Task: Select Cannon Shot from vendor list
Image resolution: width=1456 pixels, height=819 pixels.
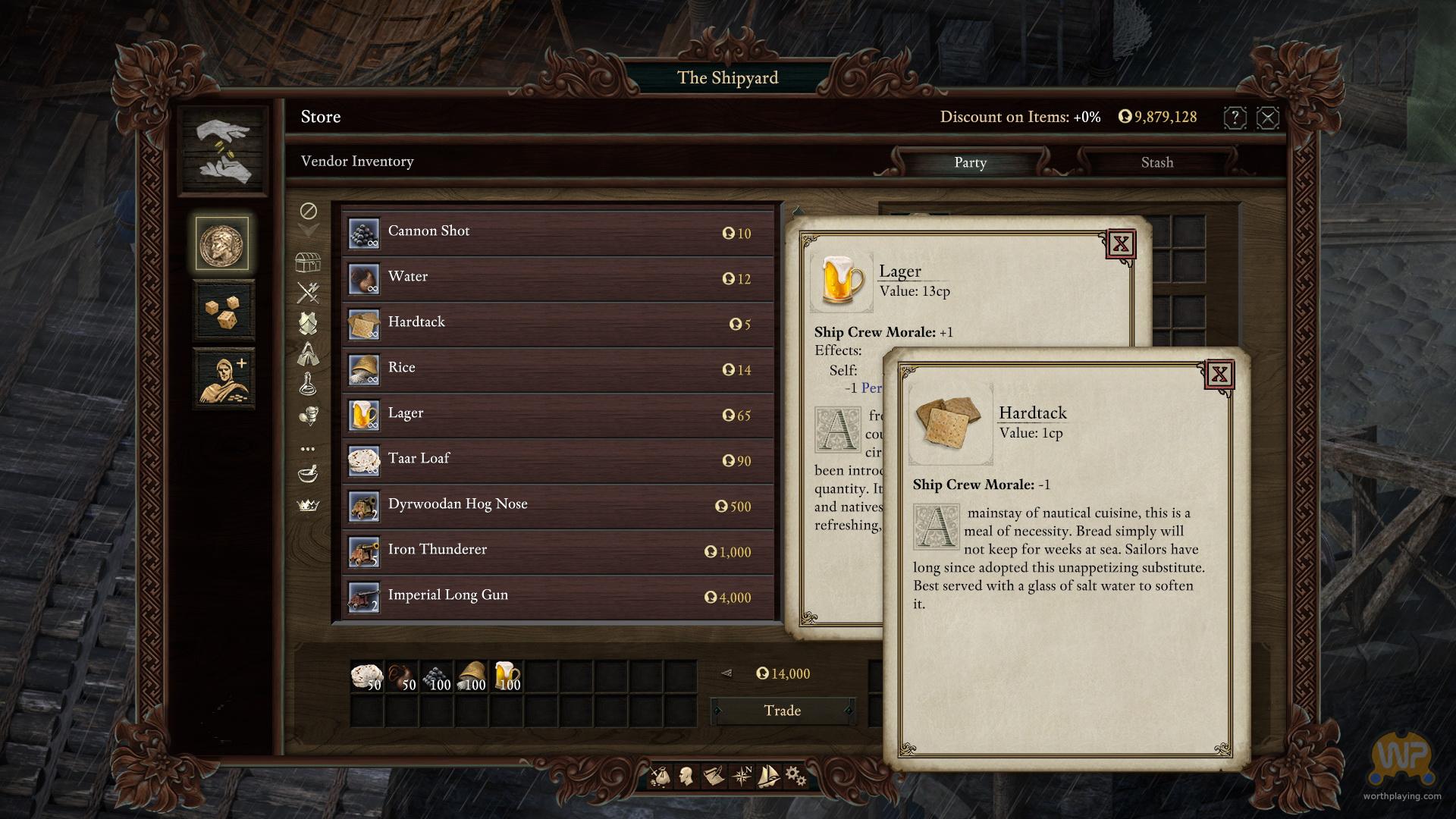Action: 557,232
